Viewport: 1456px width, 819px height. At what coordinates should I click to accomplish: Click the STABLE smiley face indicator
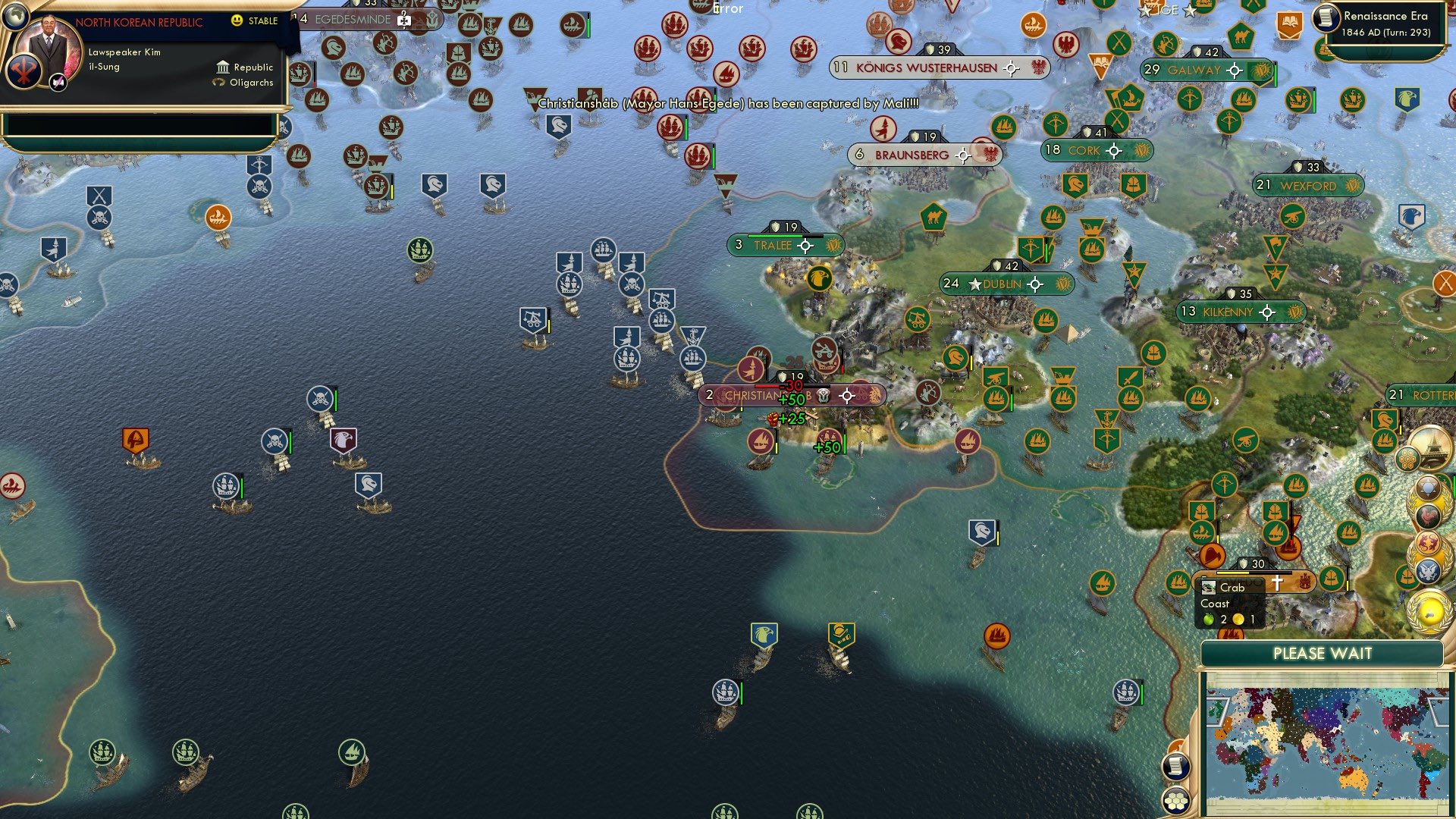point(237,20)
